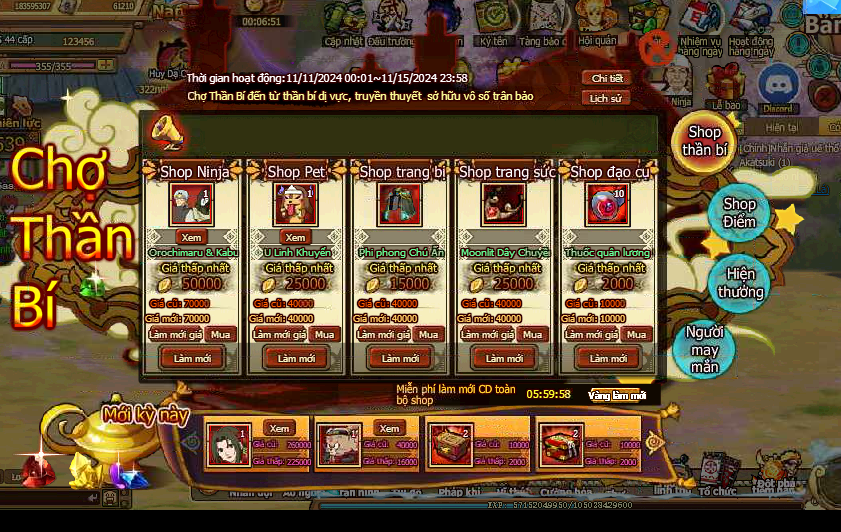Open the Hiện thưởng tab

(740, 283)
